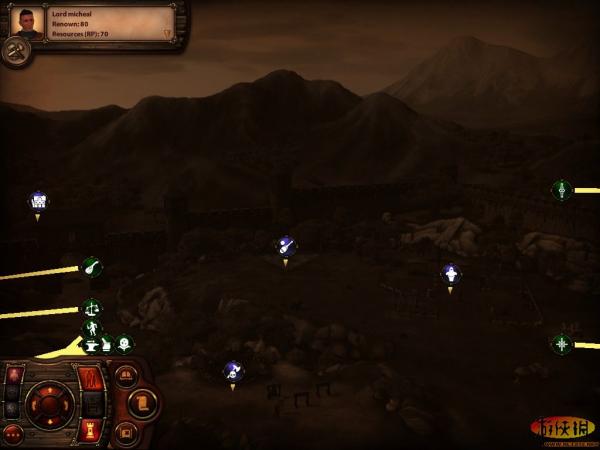Select the blue figure map marker
600x450 pixels.
[x=450, y=273]
